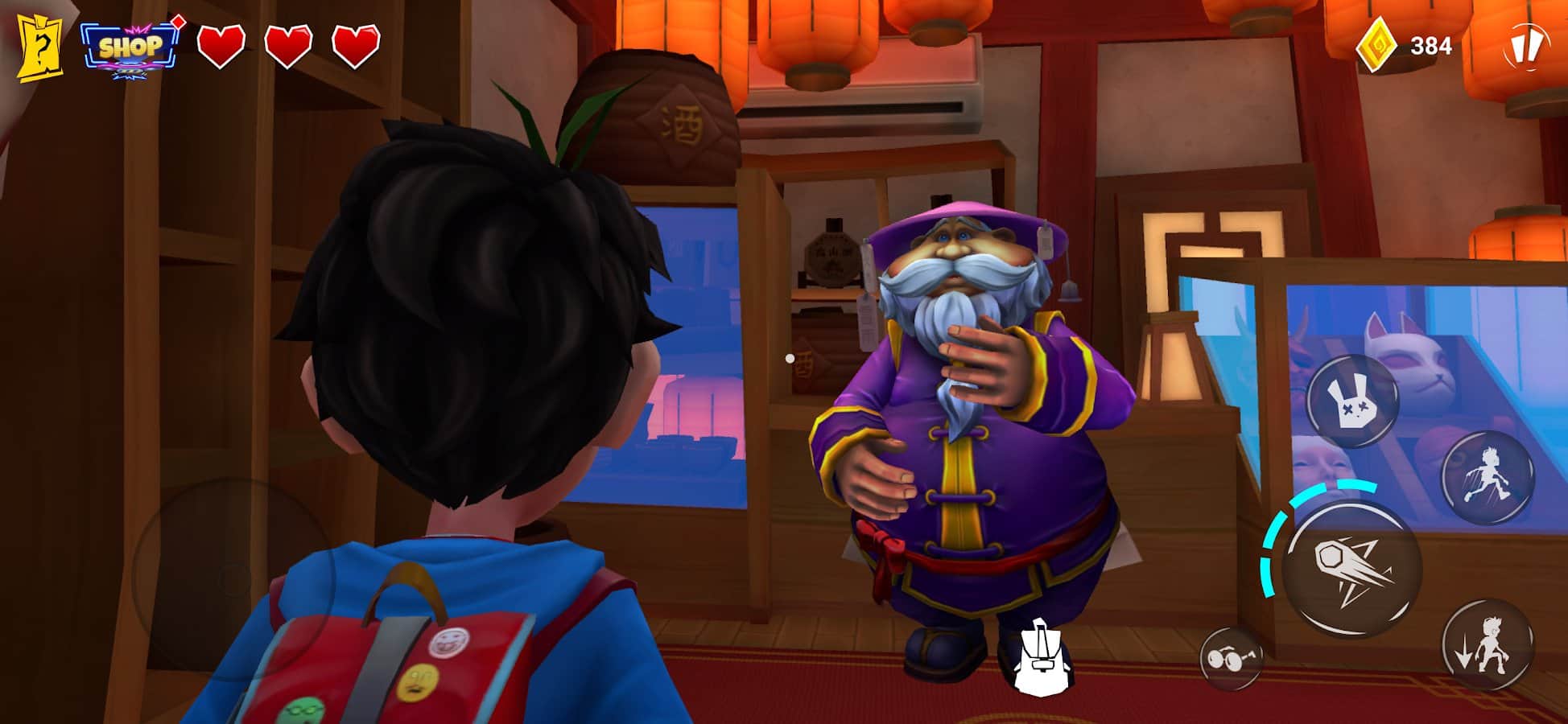This screenshot has height=724, width=1568.
Task: Activate the throw ball attack button
Action: [1351, 568]
